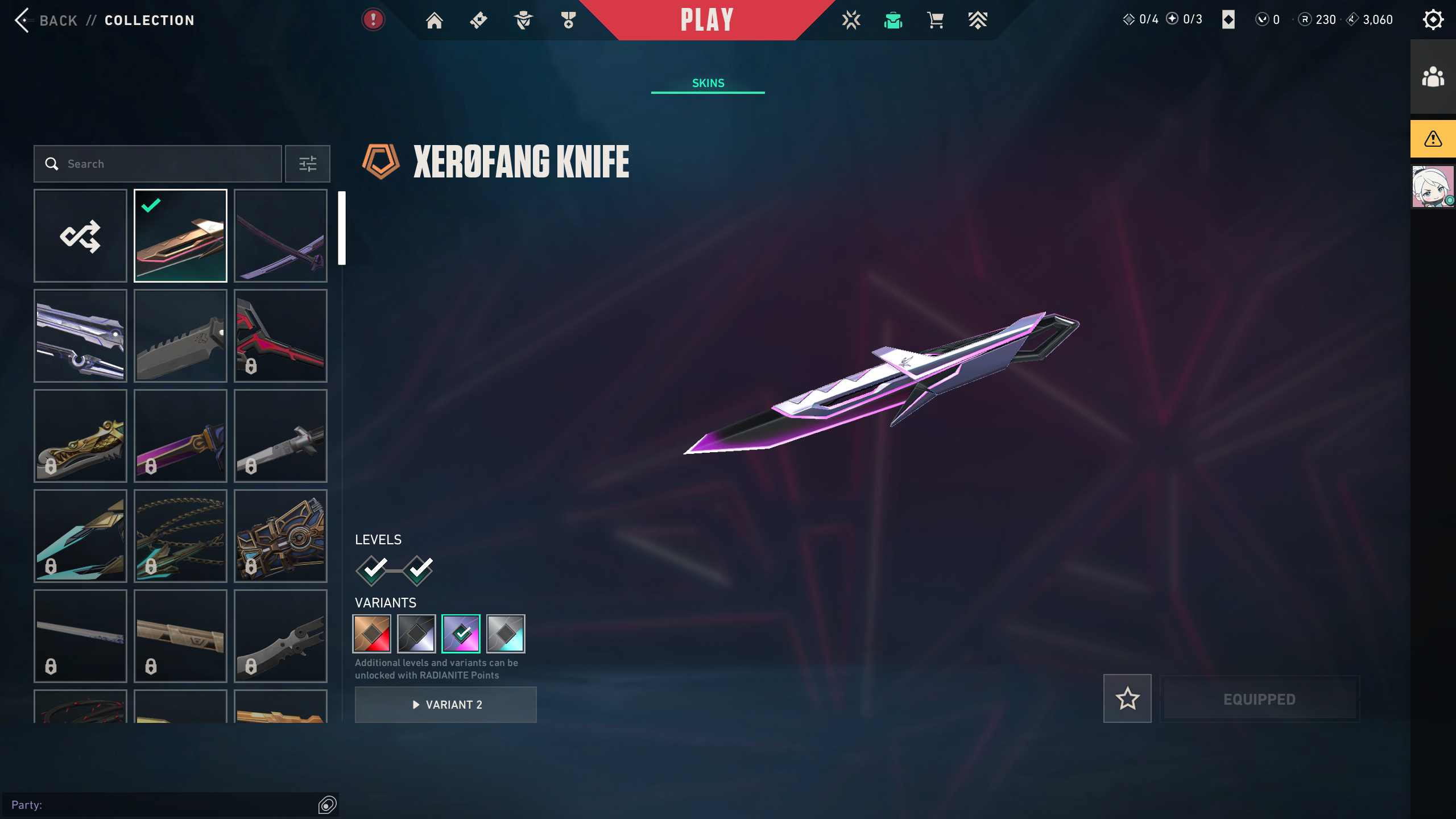Open the home screen tab

point(435,20)
